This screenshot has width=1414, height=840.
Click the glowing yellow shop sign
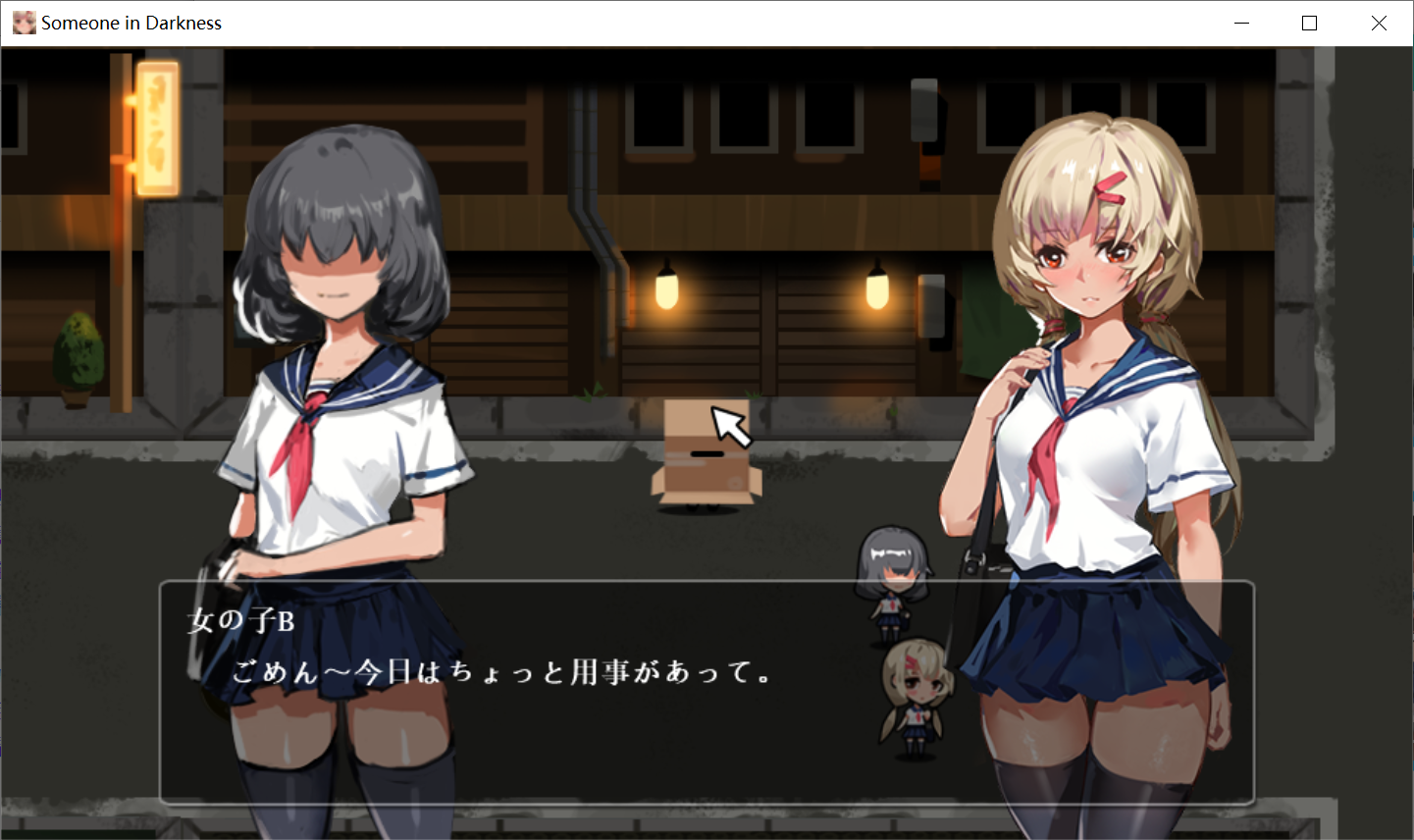[157, 128]
